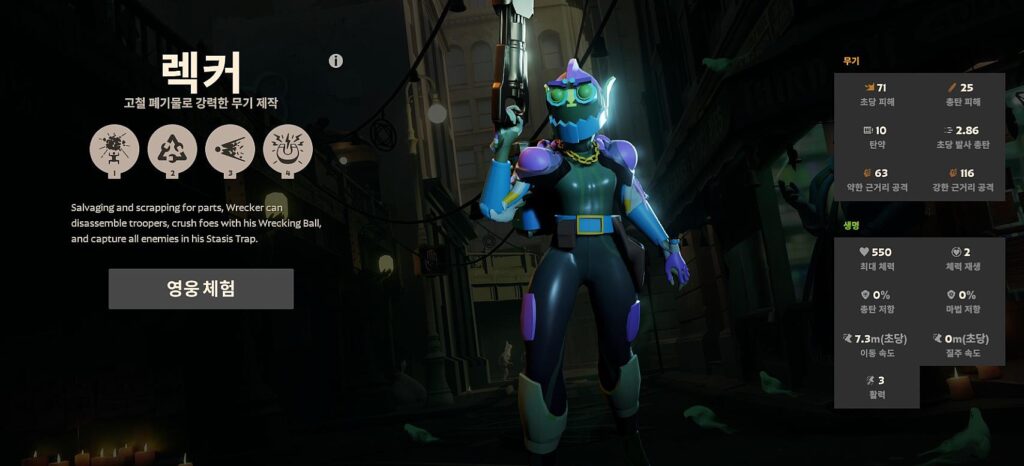This screenshot has height=466, width=1024.
Task: Click the 영웅 체험 button
Action: point(201,289)
